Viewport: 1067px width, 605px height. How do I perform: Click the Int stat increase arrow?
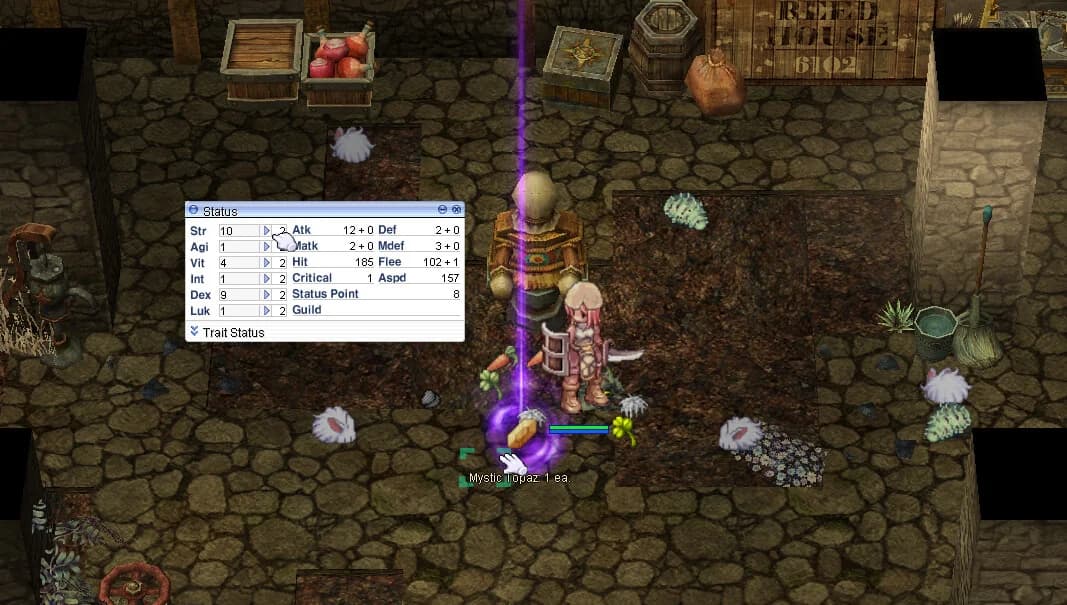pos(267,279)
